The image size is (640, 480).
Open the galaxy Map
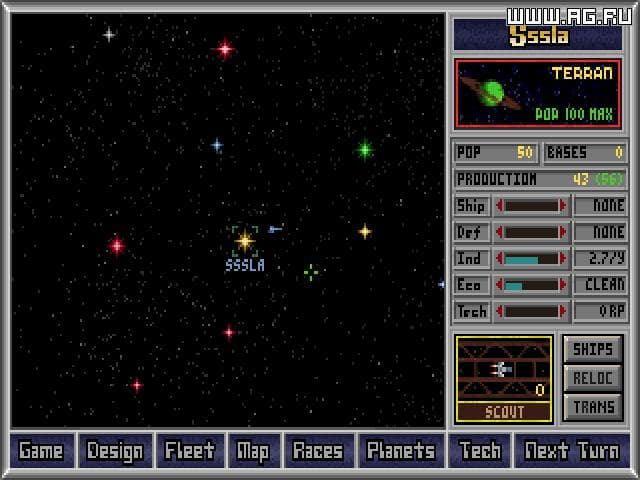[x=253, y=450]
